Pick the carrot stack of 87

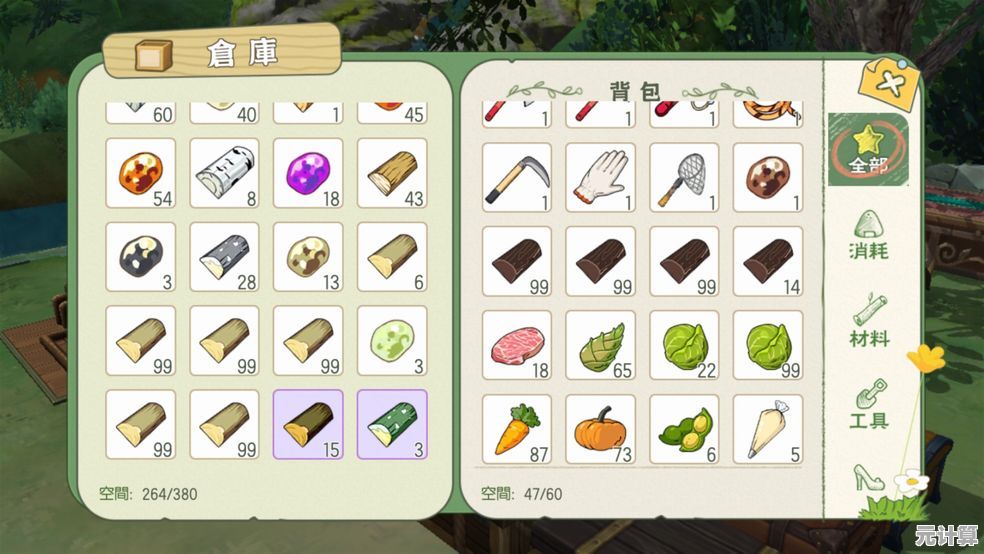517,429
